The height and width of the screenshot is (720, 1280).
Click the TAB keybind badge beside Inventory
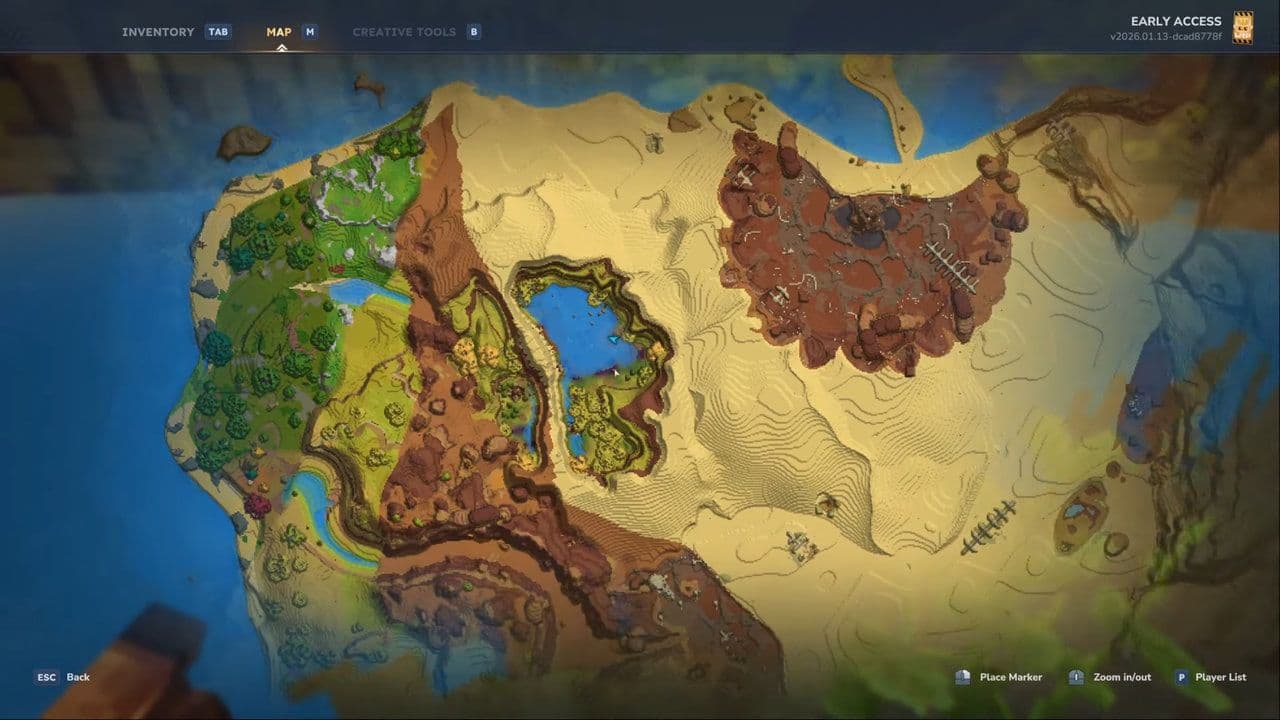point(219,31)
